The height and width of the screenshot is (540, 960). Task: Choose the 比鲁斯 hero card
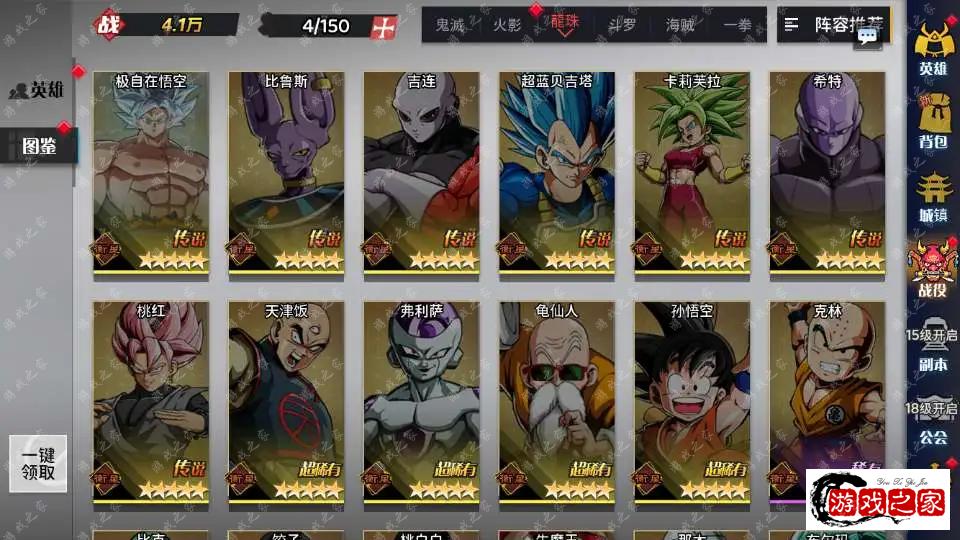click(x=286, y=172)
